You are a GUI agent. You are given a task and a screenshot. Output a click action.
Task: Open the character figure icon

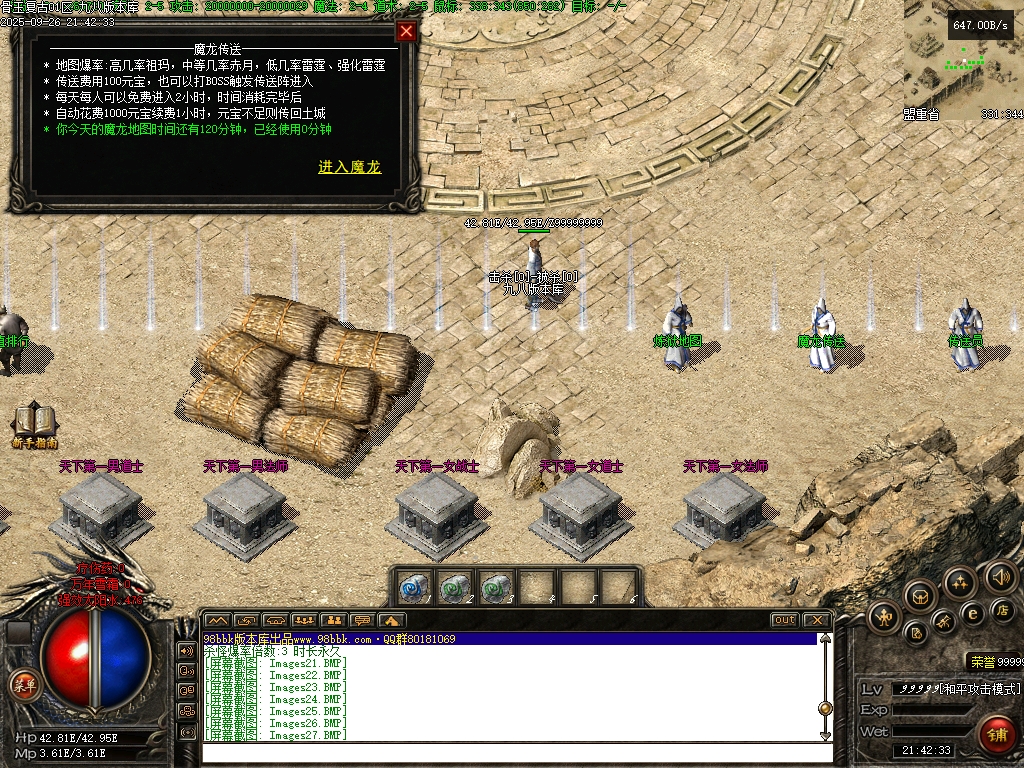tap(884, 617)
